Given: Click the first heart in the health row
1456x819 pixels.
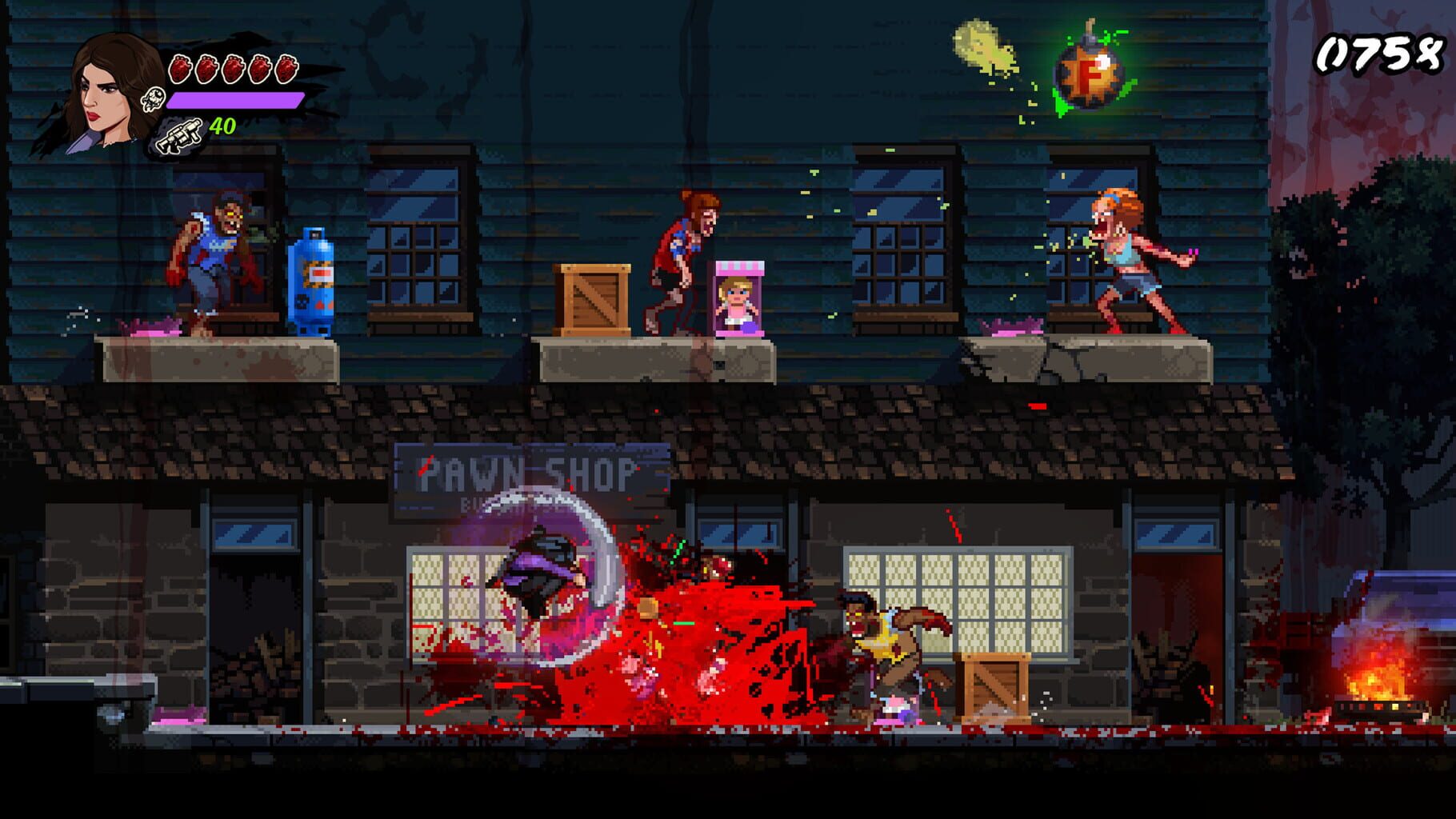Looking at the screenshot, I should (181, 68).
